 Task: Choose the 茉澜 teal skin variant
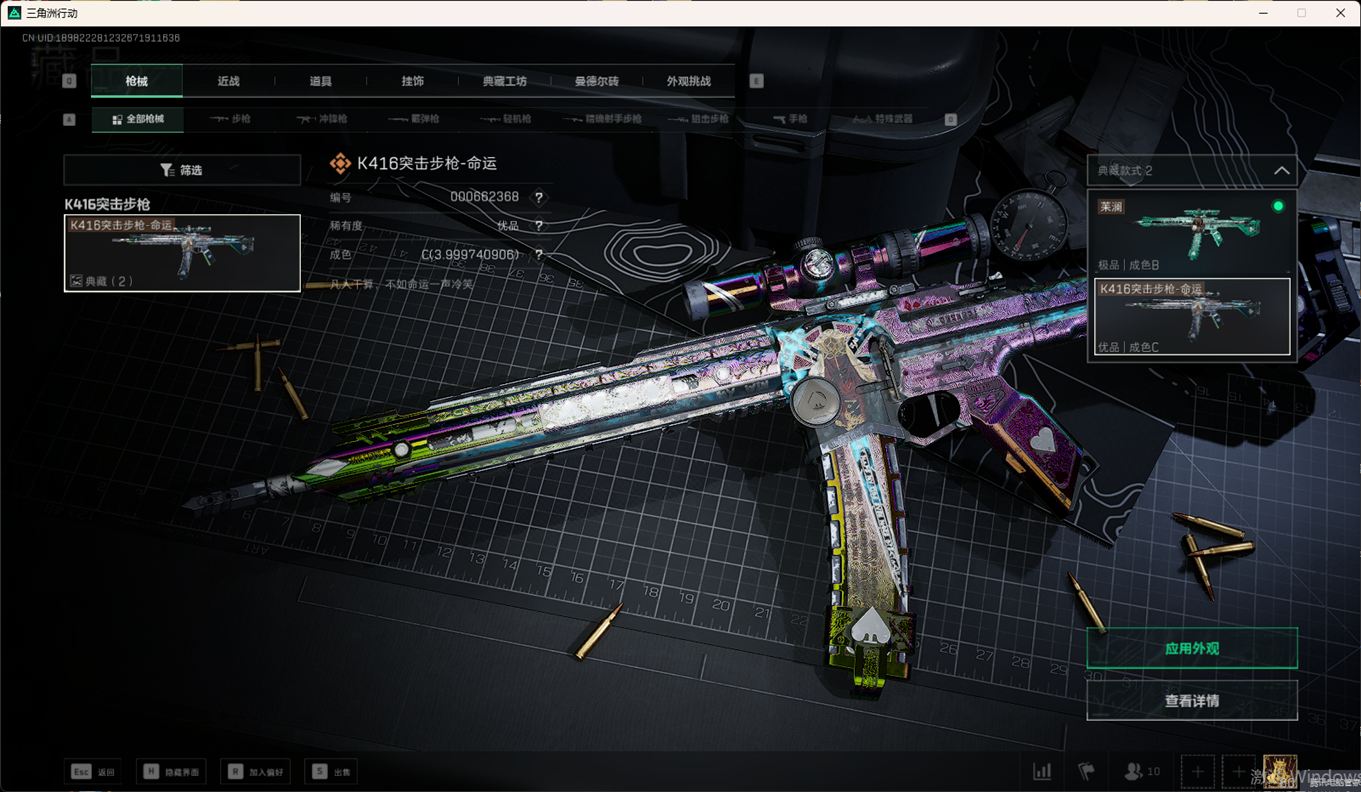pos(1191,234)
